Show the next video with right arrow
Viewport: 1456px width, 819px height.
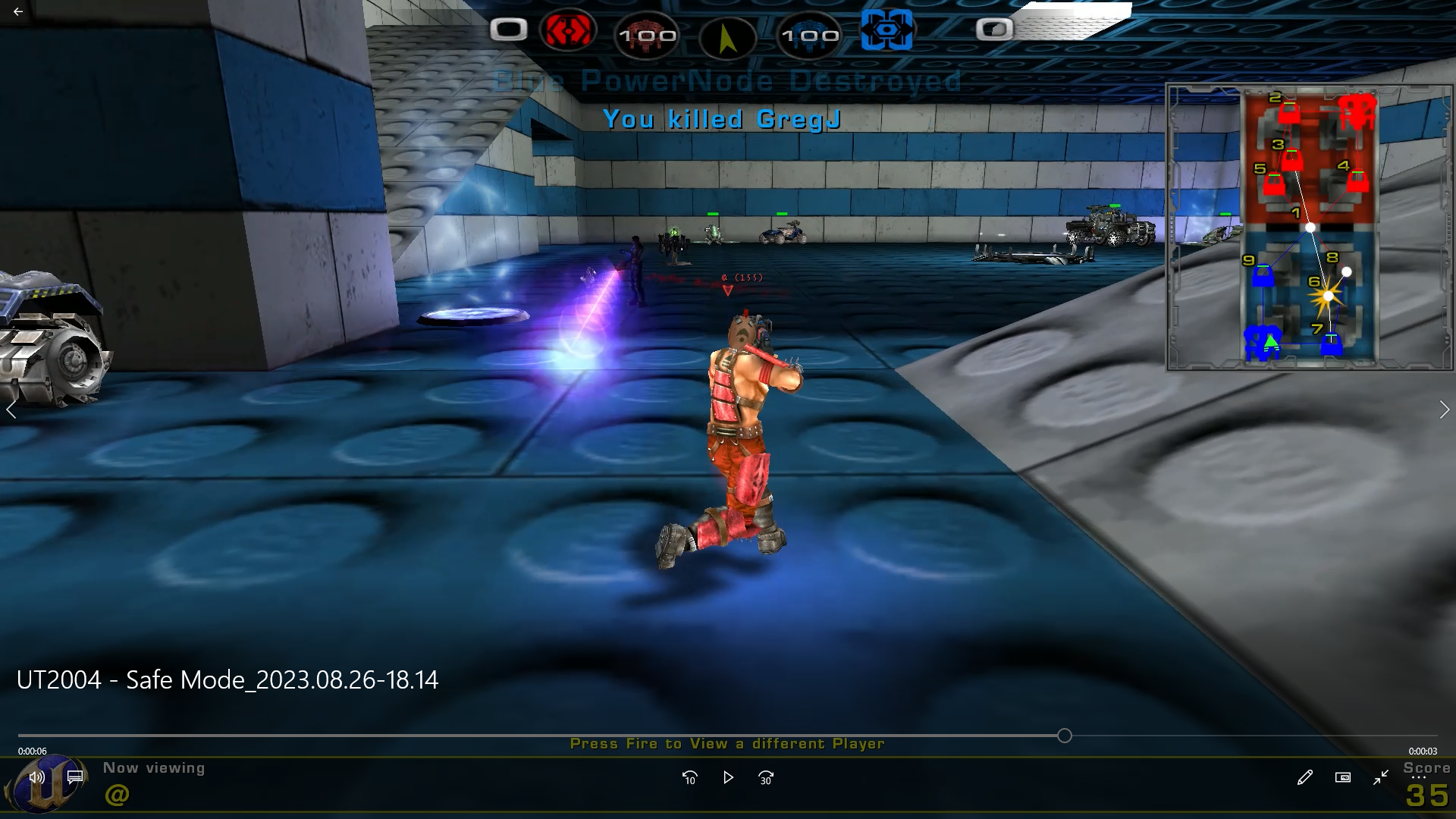click(1444, 410)
